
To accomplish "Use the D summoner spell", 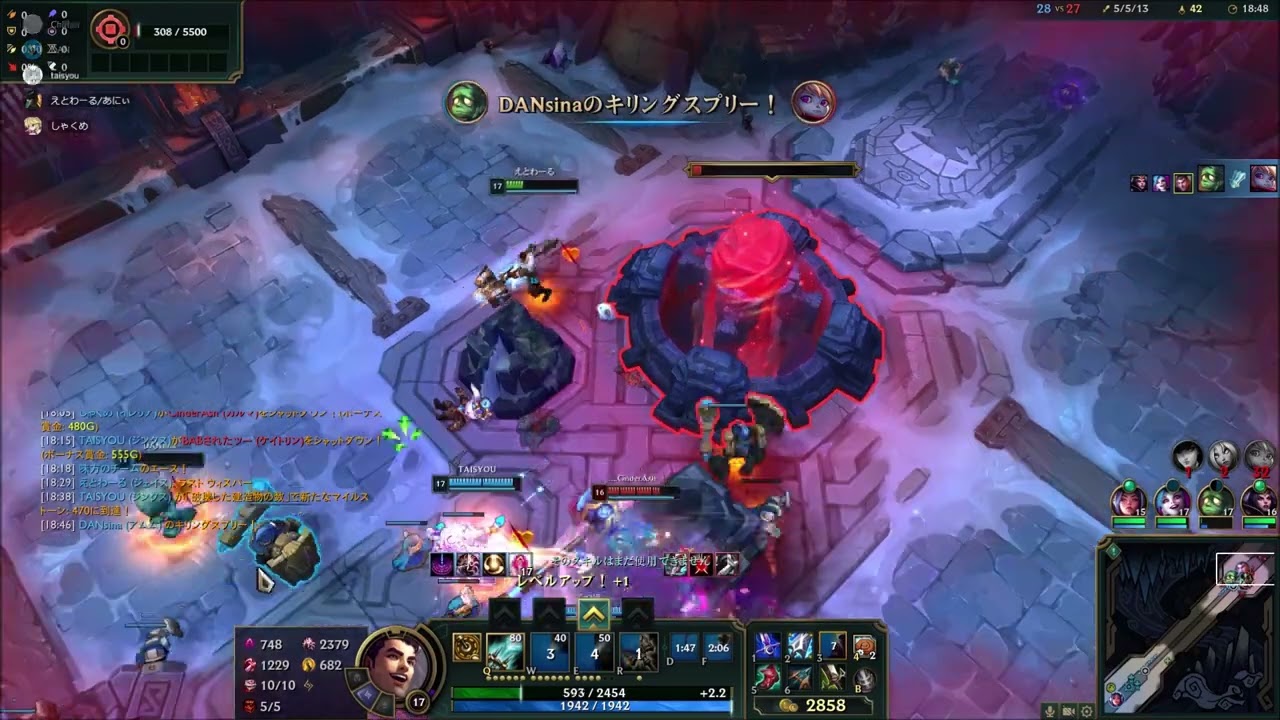I will pos(685,648).
